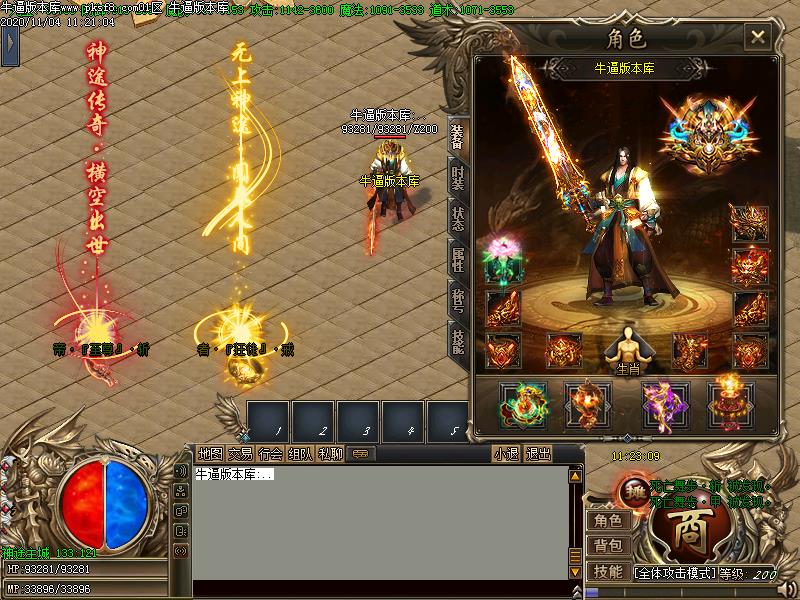Select the 称号 title tab
Image resolution: width=800 pixels, height=600 pixels.
pyautogui.click(x=457, y=300)
